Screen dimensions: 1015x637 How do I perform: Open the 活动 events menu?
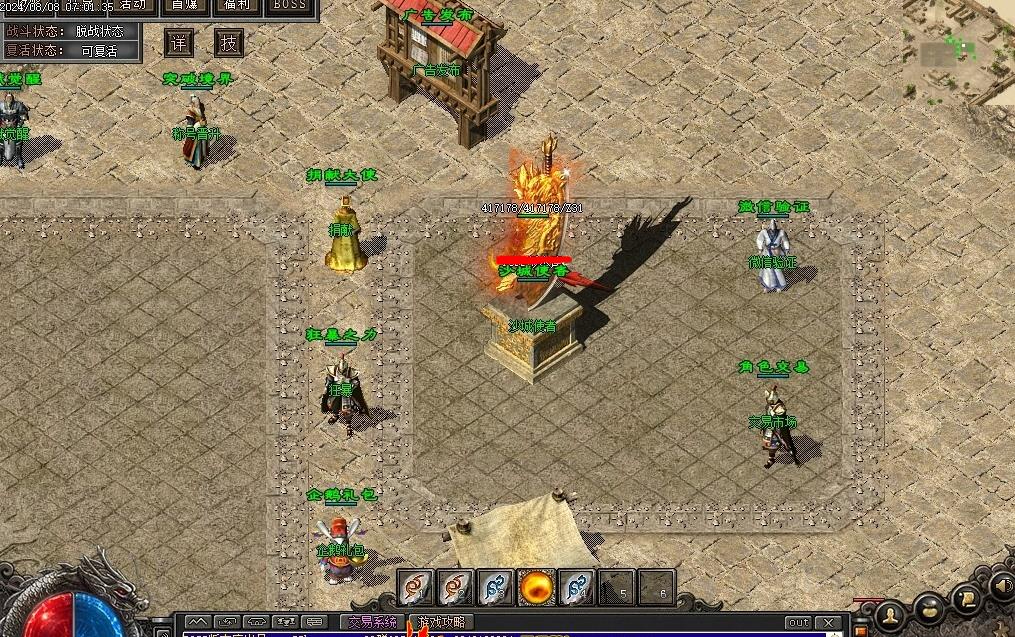click(x=130, y=5)
